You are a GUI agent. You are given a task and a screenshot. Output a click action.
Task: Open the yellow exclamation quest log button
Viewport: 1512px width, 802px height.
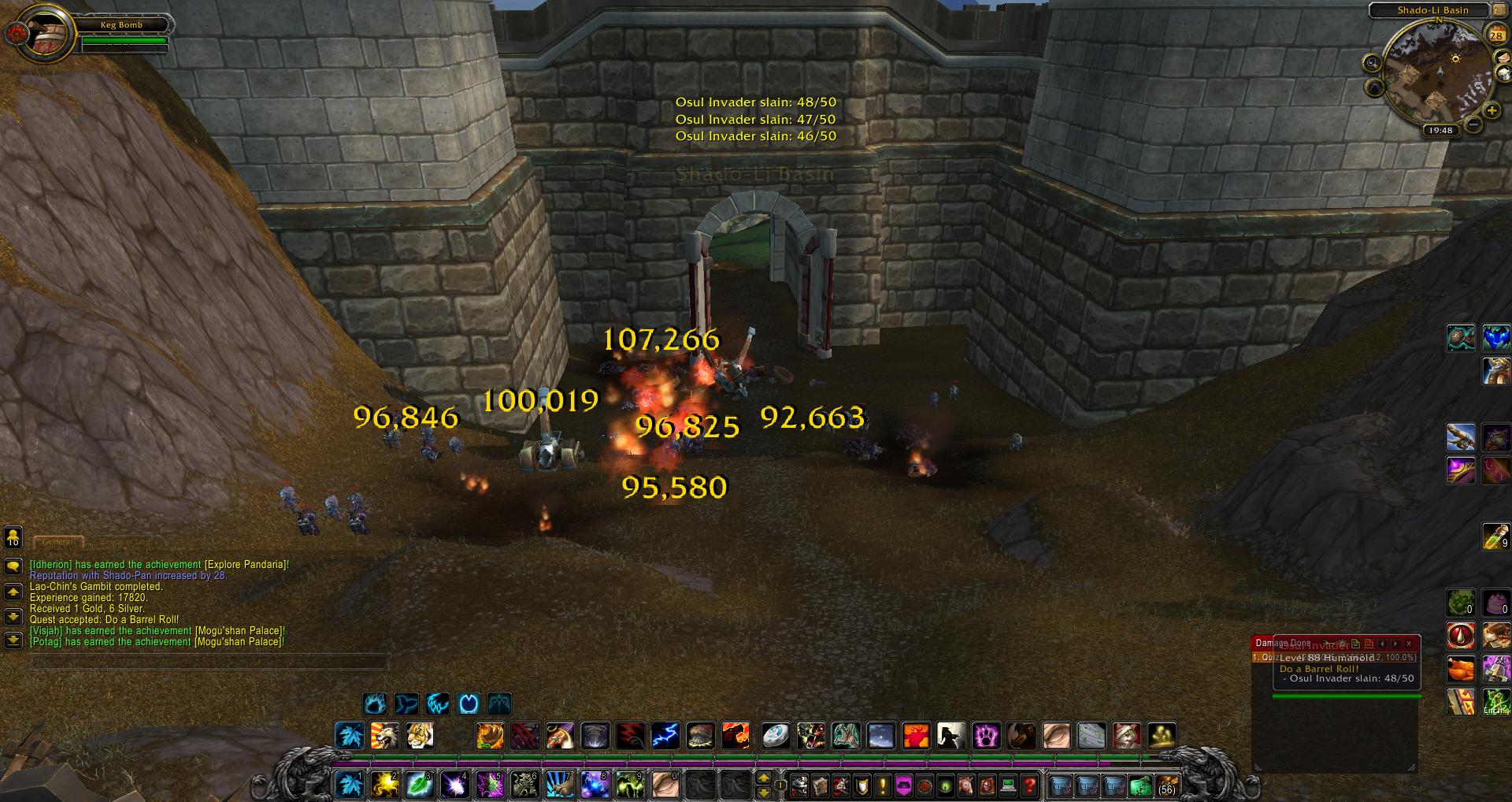coord(883,785)
